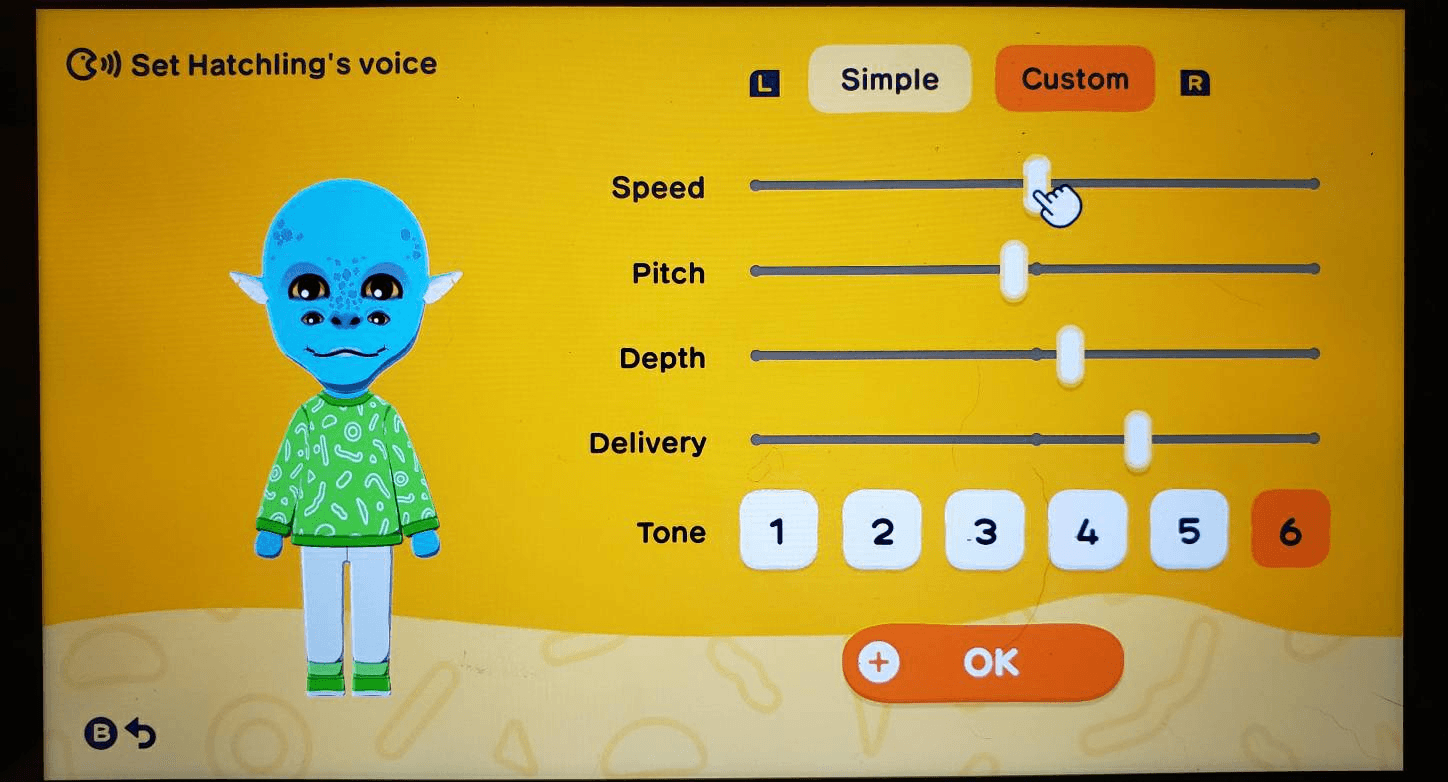Viewport: 1448px width, 782px height.
Task: Select the highlighted Tone option 6
Action: (x=1290, y=531)
